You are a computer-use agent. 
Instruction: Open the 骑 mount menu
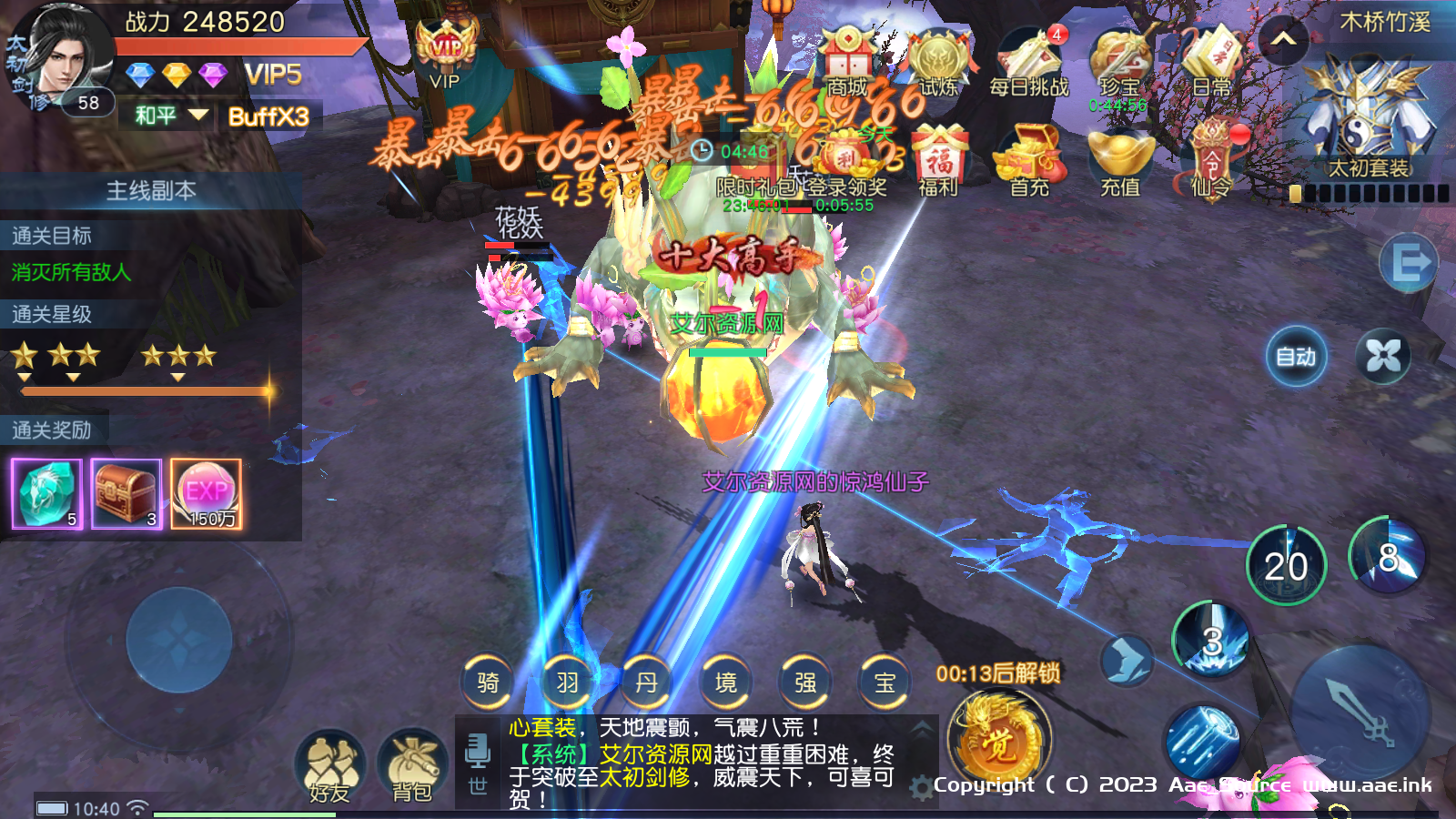click(x=488, y=682)
